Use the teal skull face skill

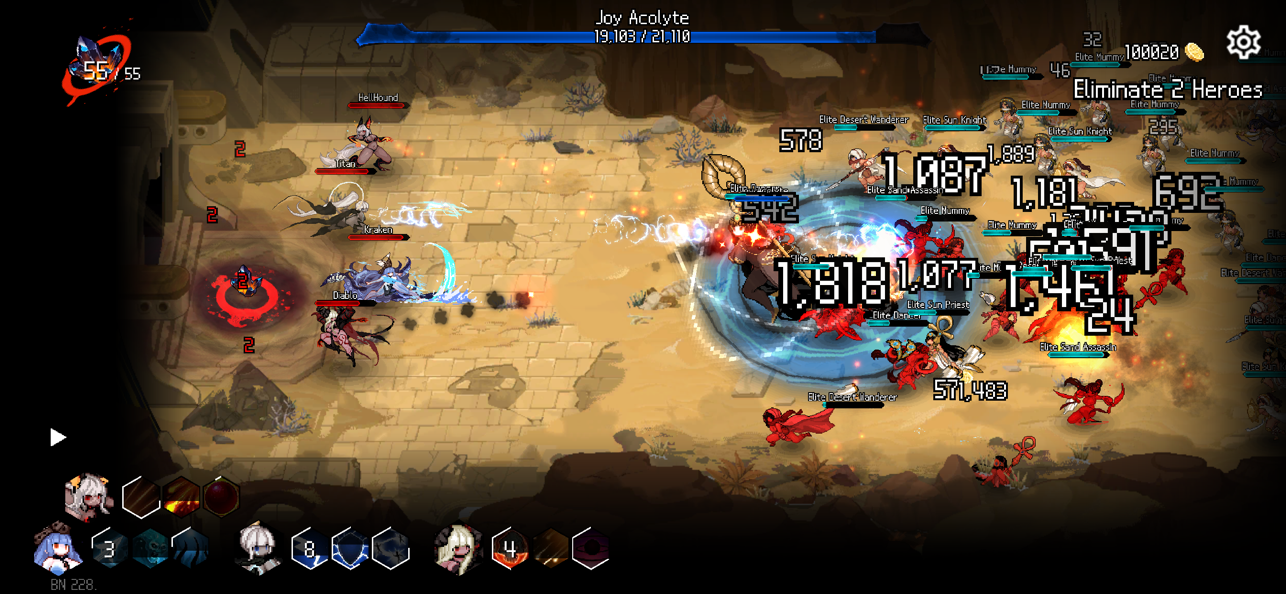[150, 548]
